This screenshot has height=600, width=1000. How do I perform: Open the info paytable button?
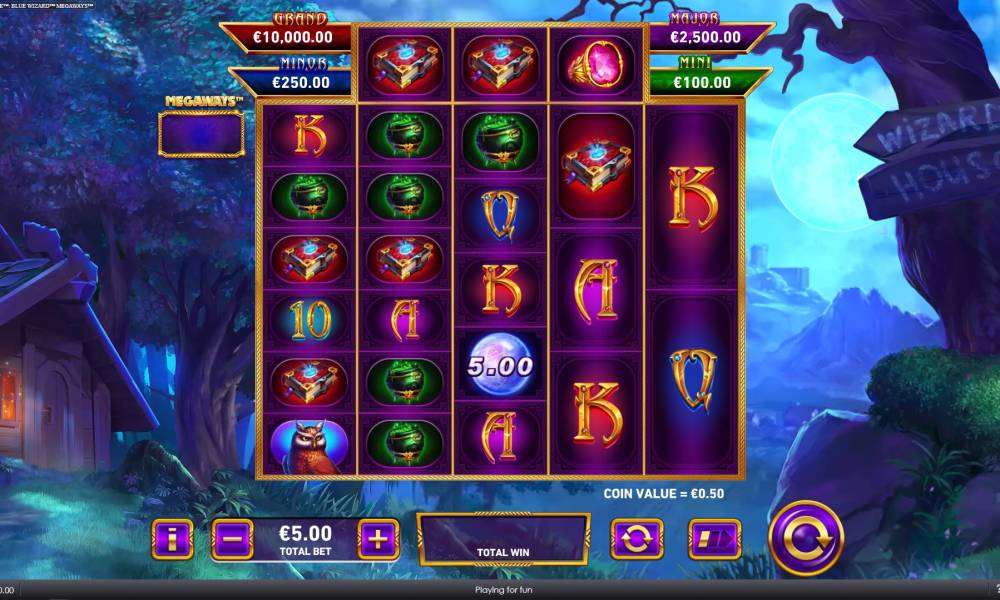(173, 540)
